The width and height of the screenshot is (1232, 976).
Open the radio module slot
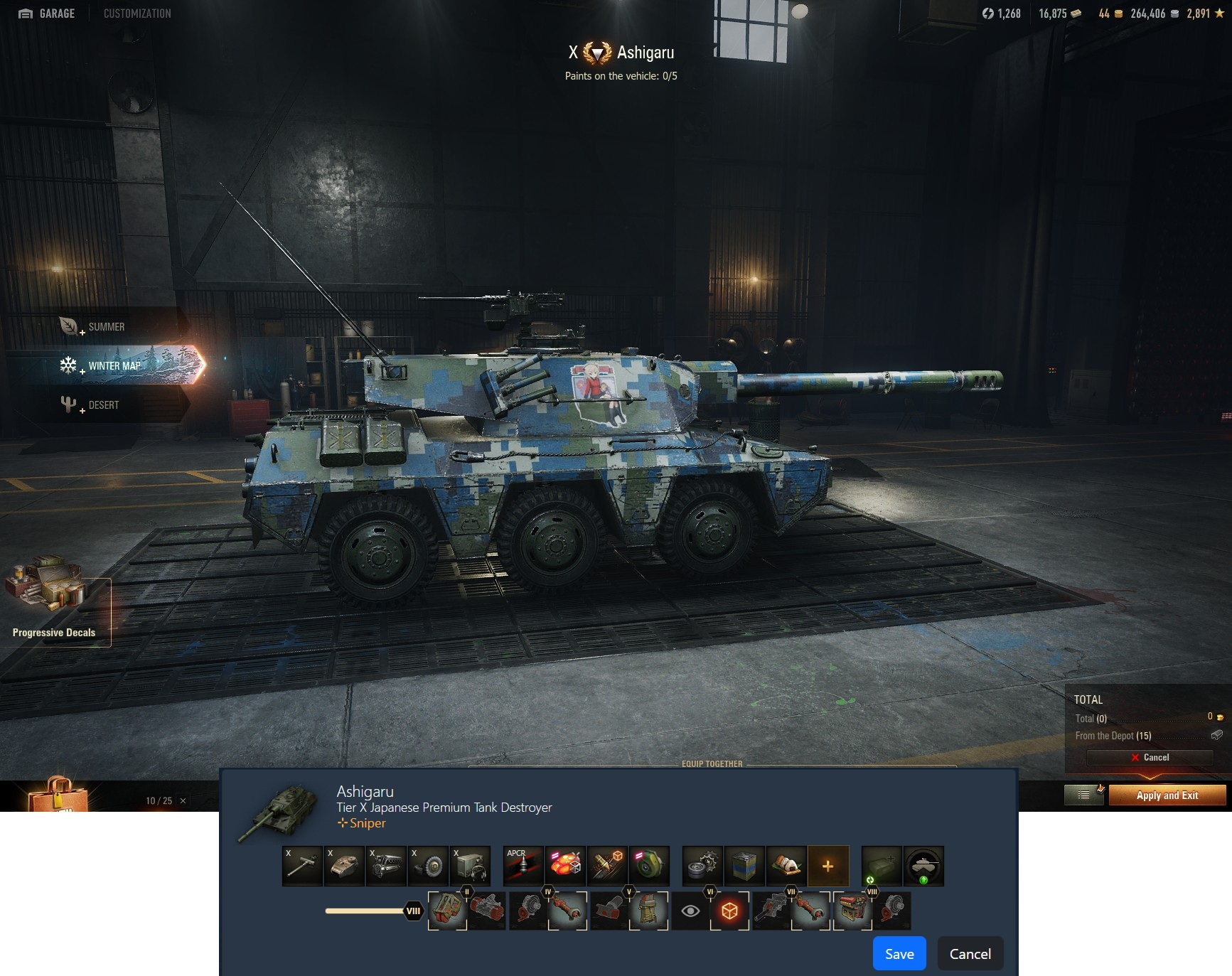coord(470,866)
